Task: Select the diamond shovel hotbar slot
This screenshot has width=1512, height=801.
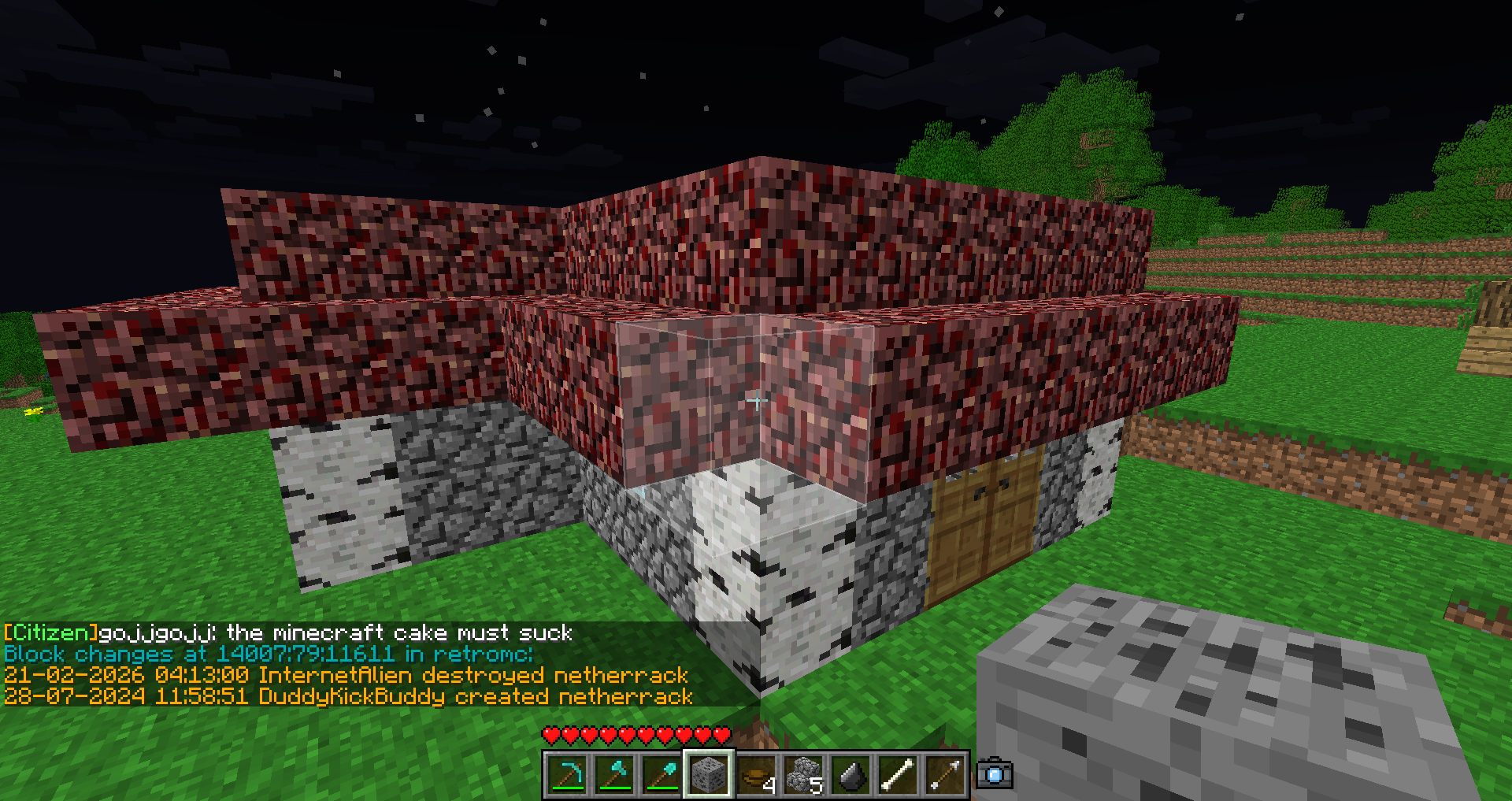Action: point(661,775)
